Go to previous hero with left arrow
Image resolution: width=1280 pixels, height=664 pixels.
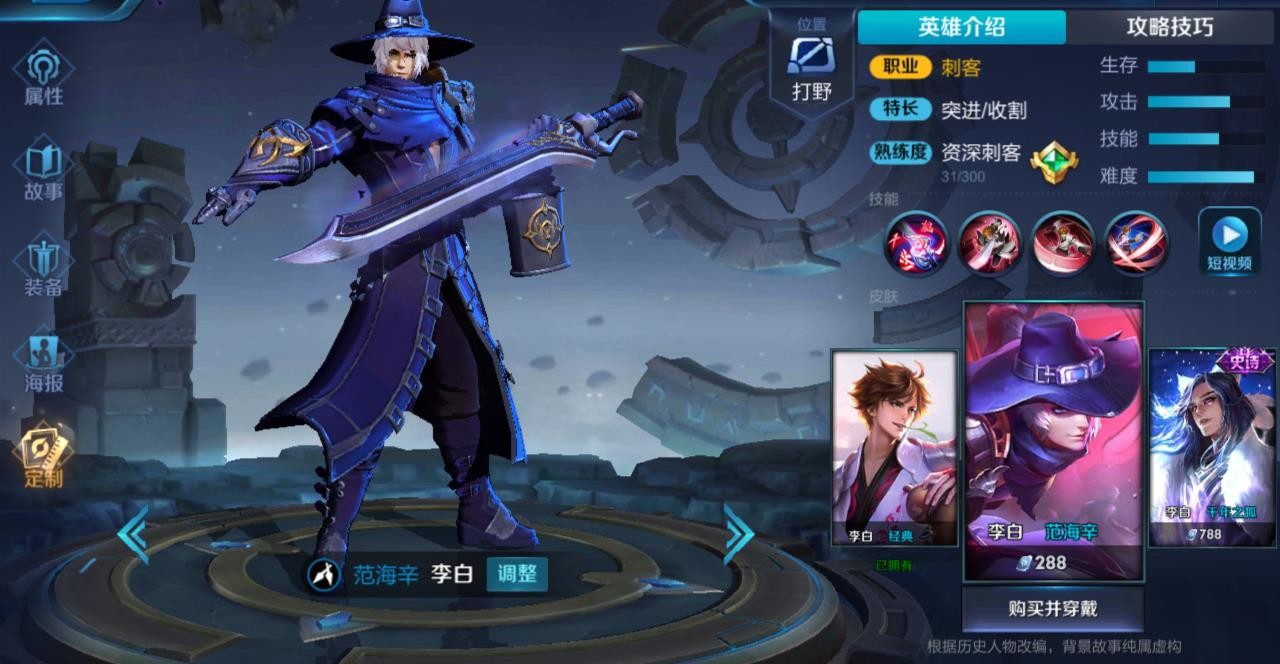coord(133,533)
